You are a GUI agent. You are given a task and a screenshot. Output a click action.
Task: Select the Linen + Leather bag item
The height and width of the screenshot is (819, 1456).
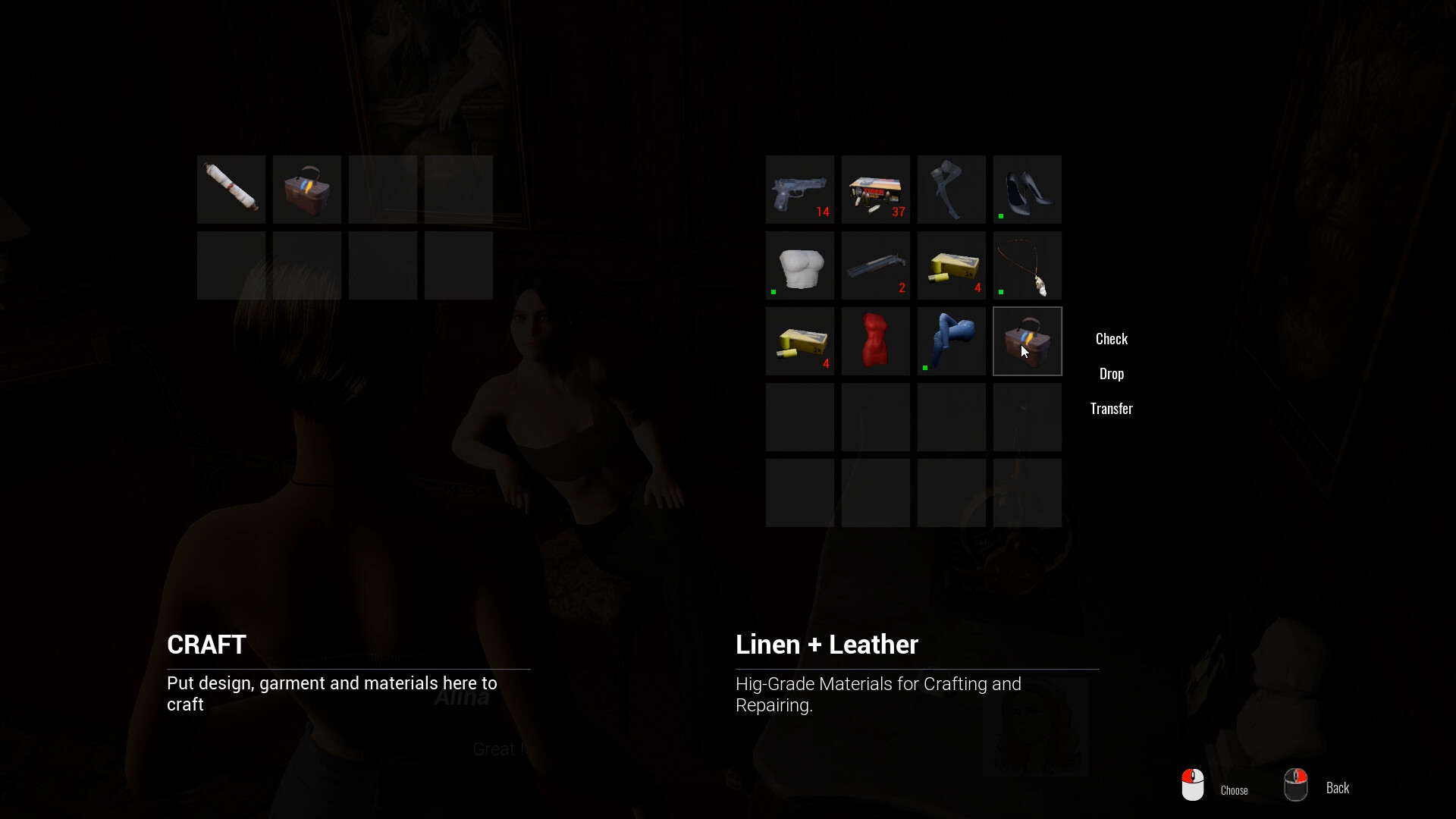click(x=1028, y=341)
